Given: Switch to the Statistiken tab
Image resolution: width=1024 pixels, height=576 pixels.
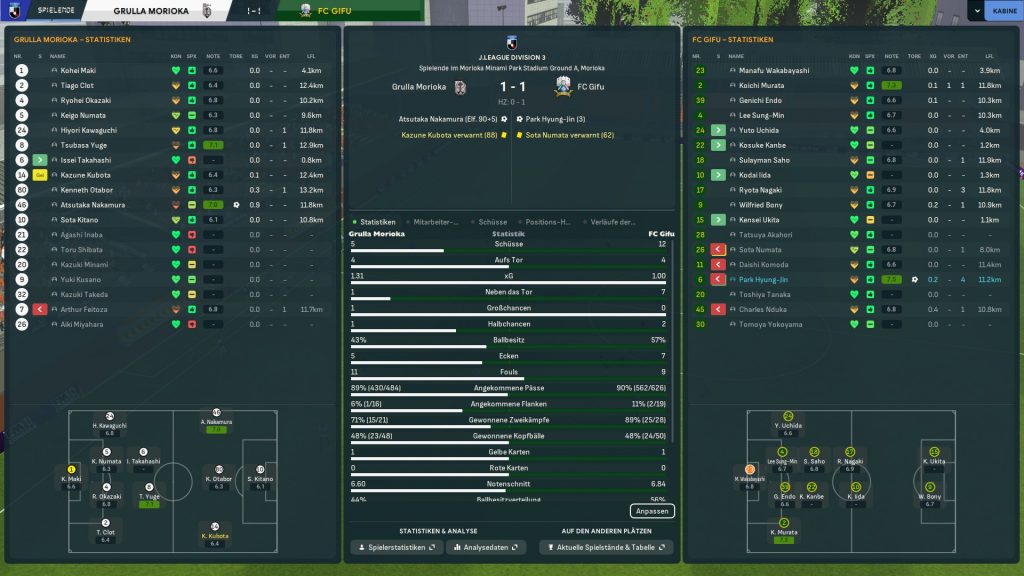Looking at the screenshot, I should click(377, 222).
